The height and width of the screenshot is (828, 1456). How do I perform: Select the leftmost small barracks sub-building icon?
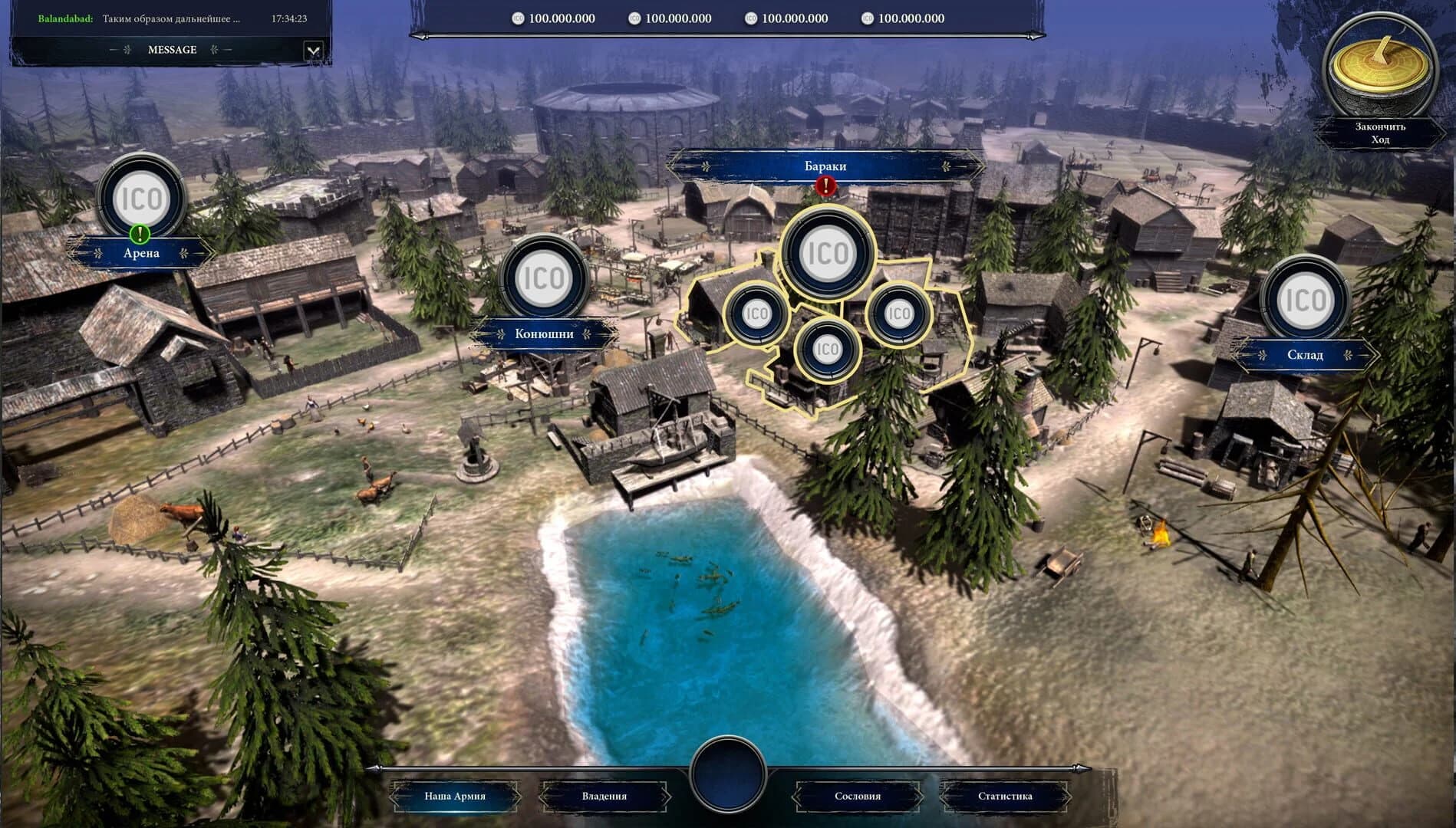756,315
